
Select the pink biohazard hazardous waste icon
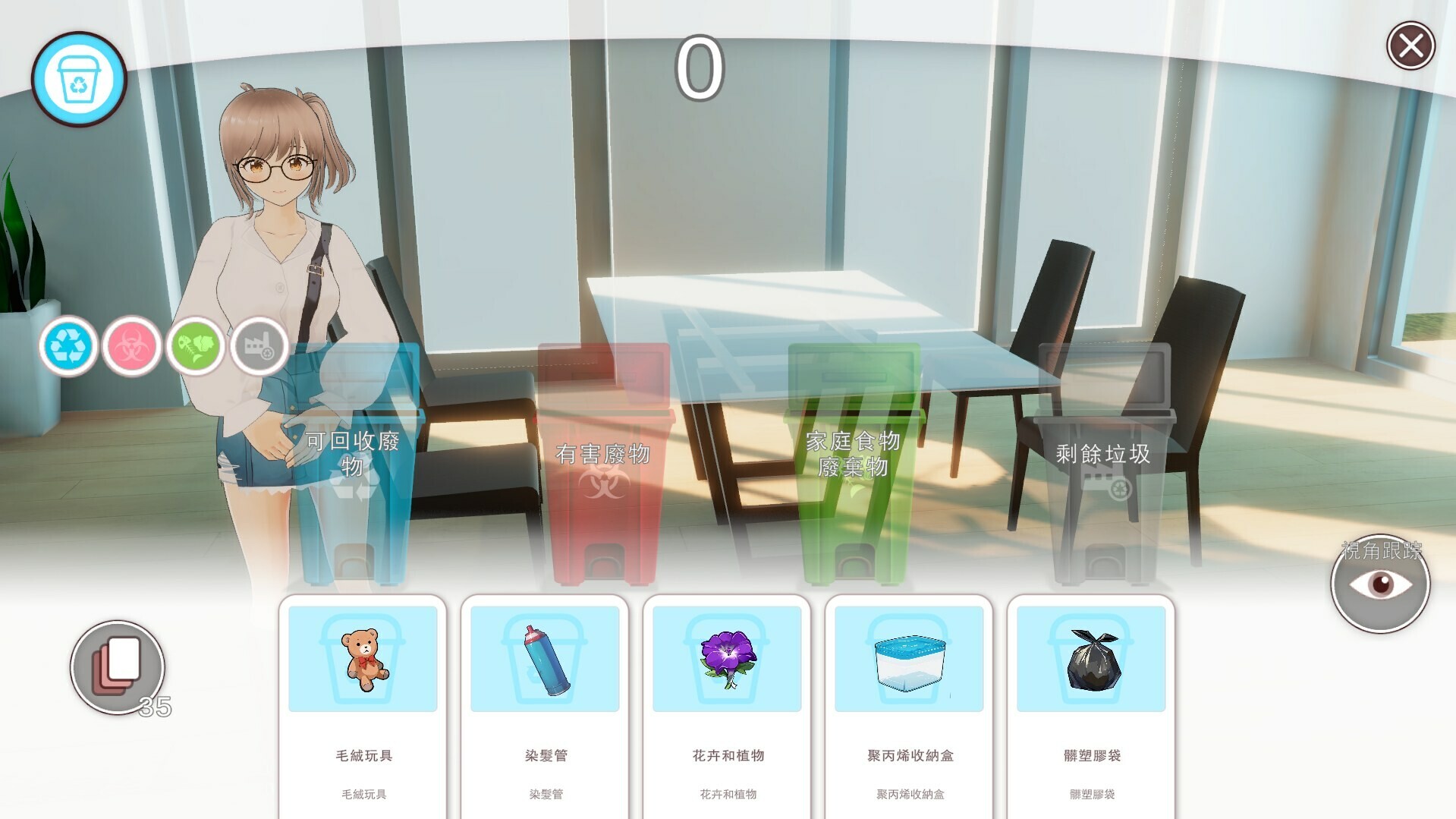pyautogui.click(x=131, y=345)
